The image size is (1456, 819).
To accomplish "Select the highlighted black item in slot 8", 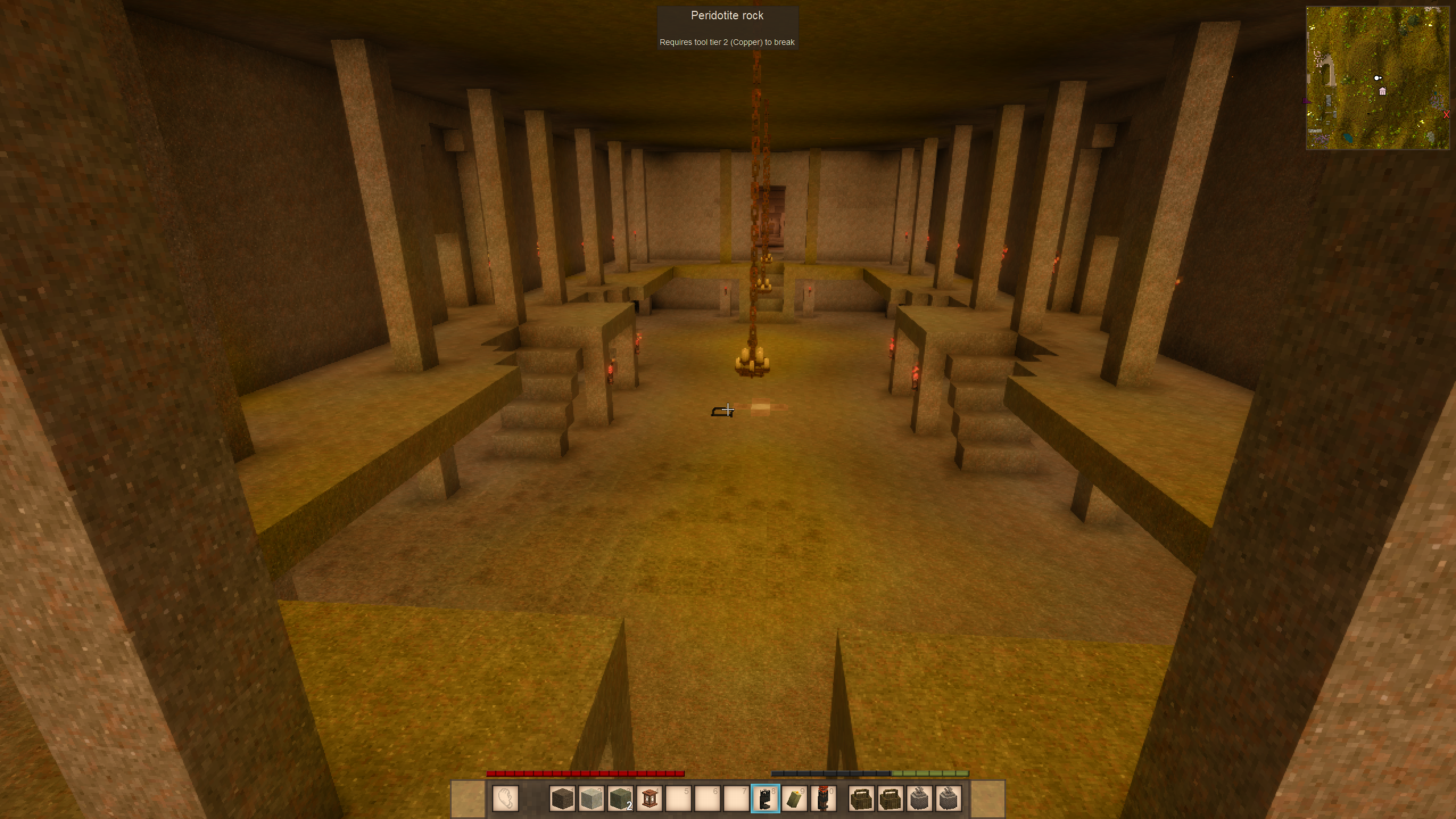I will 766,799.
